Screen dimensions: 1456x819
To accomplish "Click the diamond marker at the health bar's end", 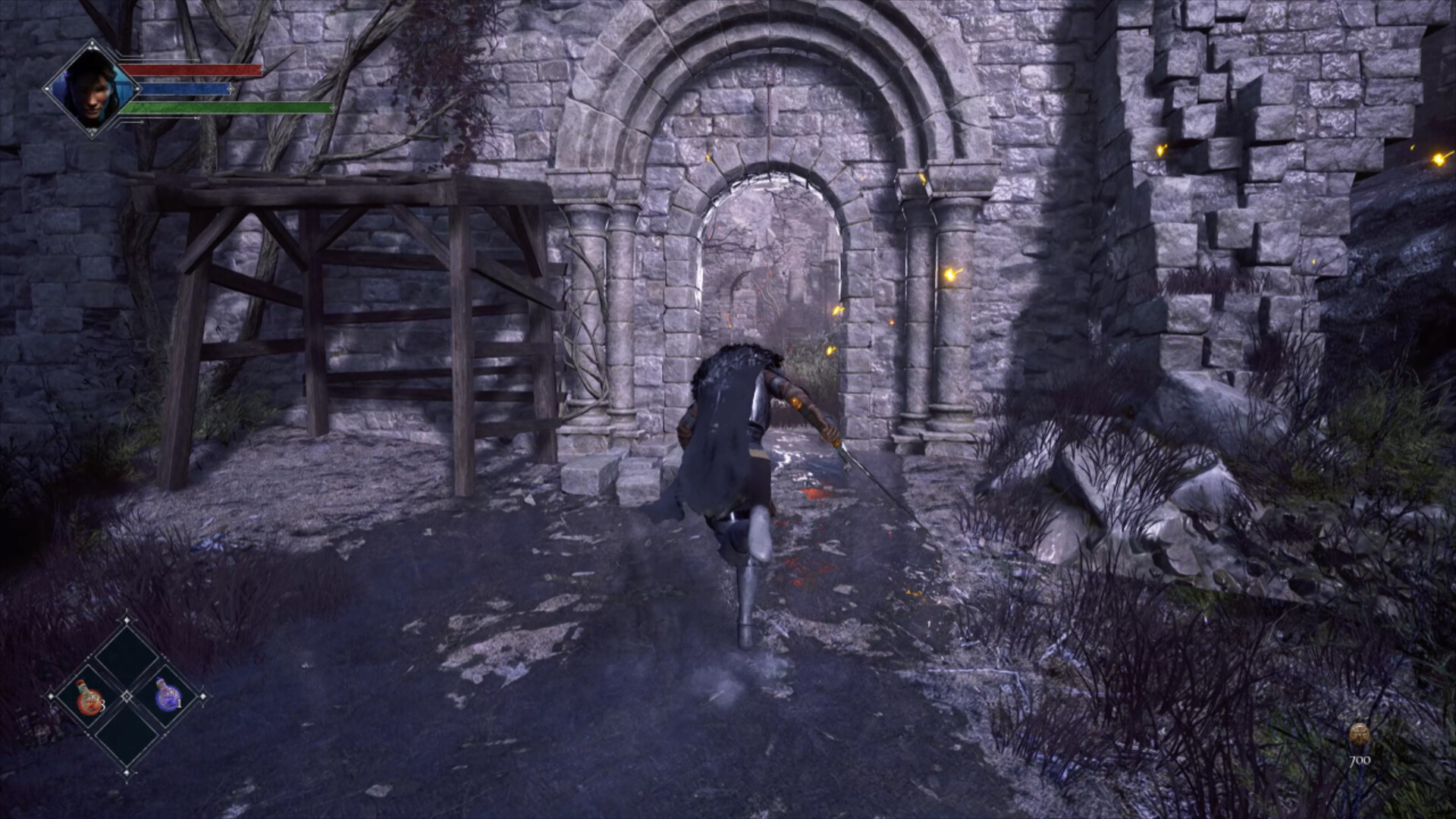I will (262, 70).
